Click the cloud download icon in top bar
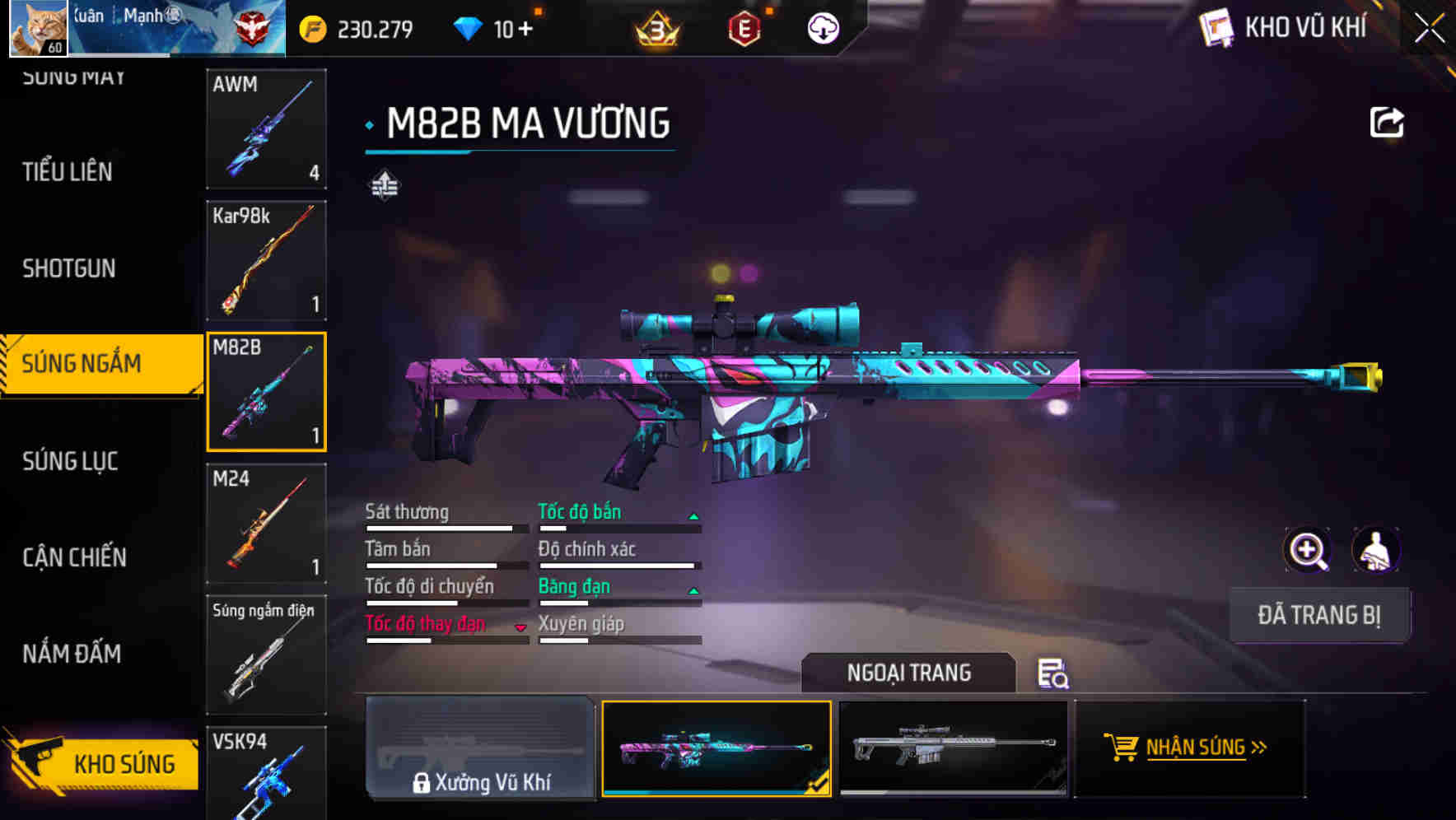 coord(822,28)
